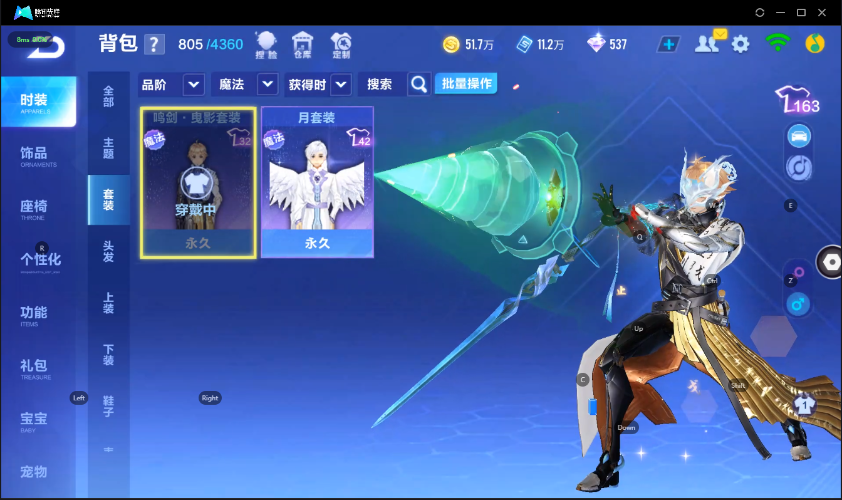Open the 仓库 warehouse icon
The height and width of the screenshot is (500, 842).
pos(301,45)
